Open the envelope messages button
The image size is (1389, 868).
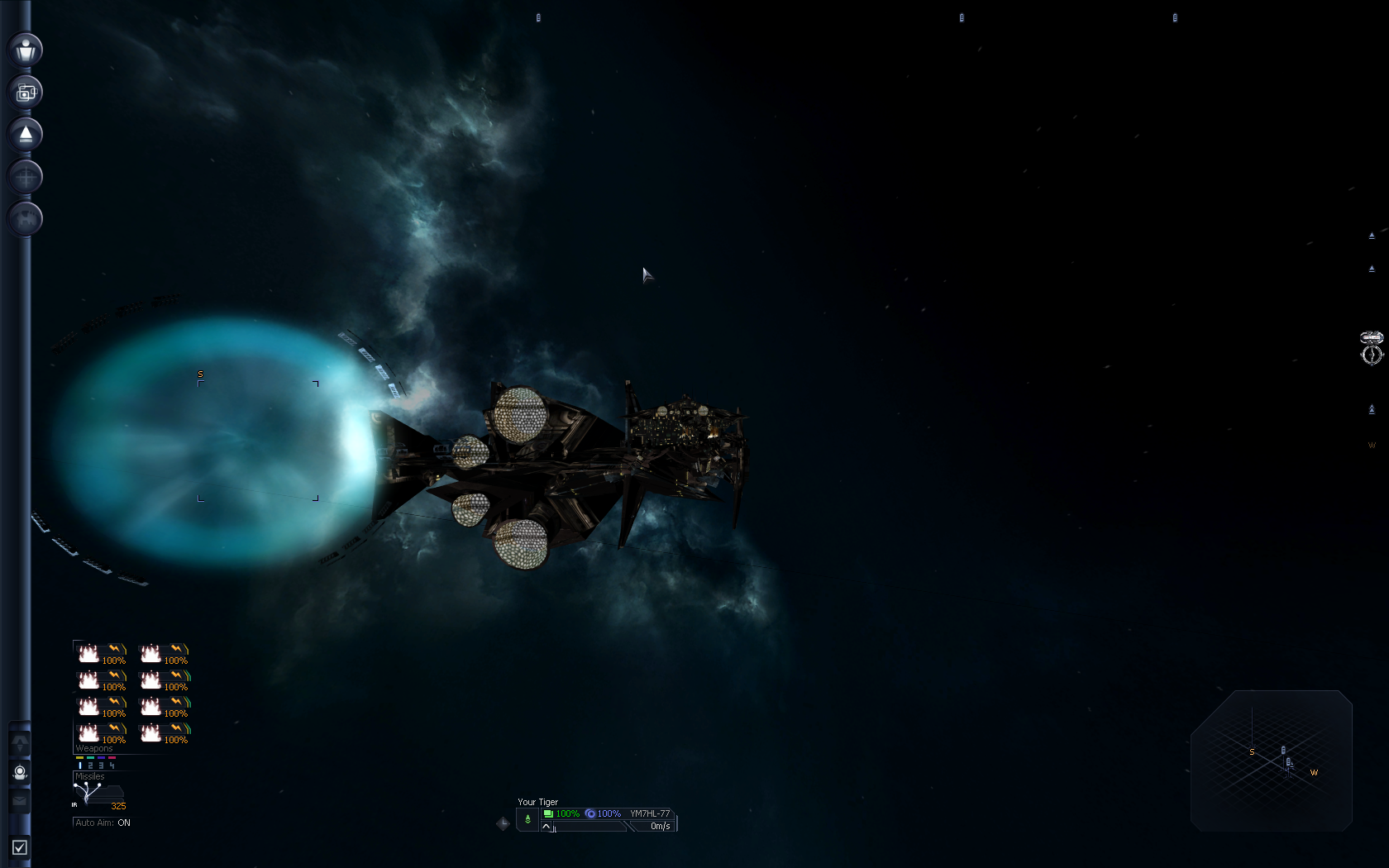pos(20,800)
